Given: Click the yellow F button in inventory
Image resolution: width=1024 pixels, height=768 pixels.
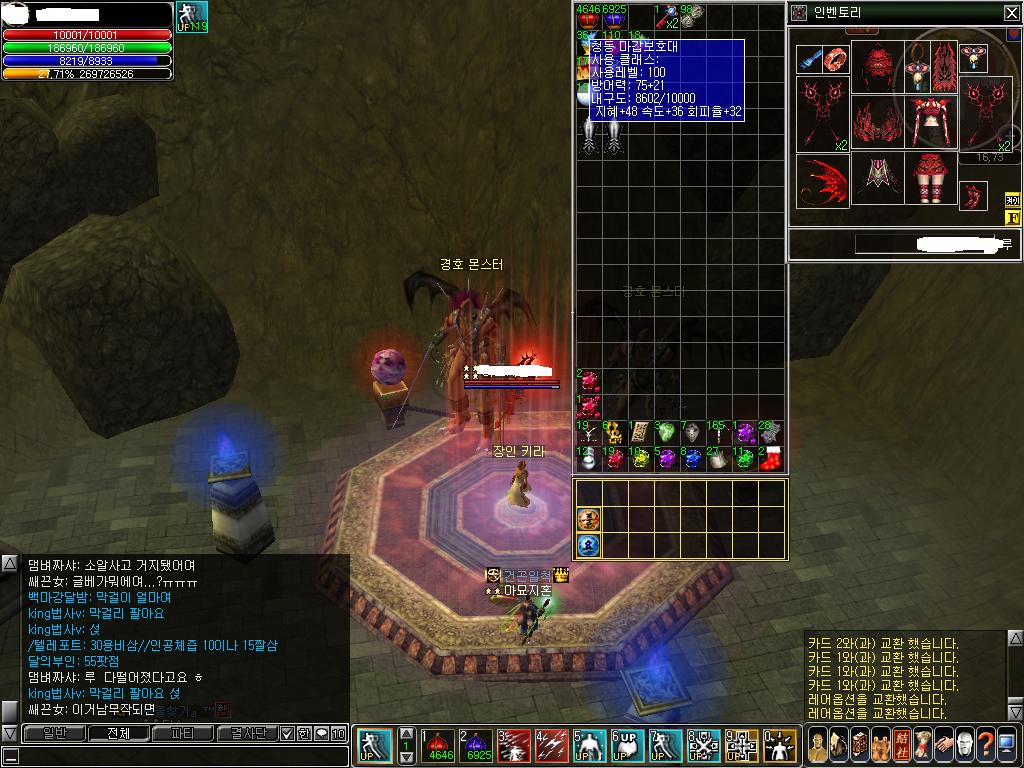Looking at the screenshot, I should coord(1011,218).
